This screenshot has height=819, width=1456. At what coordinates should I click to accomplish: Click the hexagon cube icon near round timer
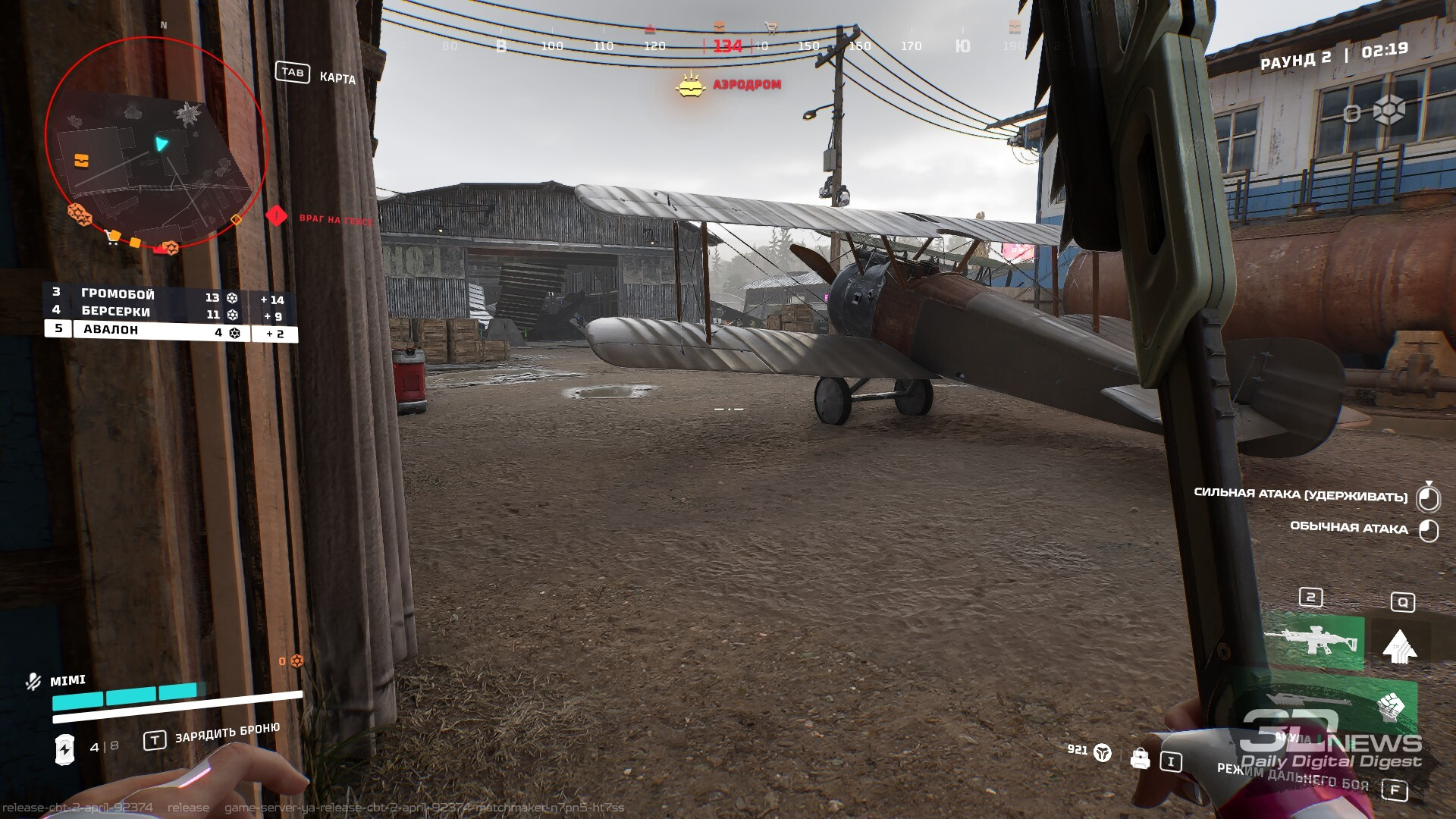point(1389,111)
